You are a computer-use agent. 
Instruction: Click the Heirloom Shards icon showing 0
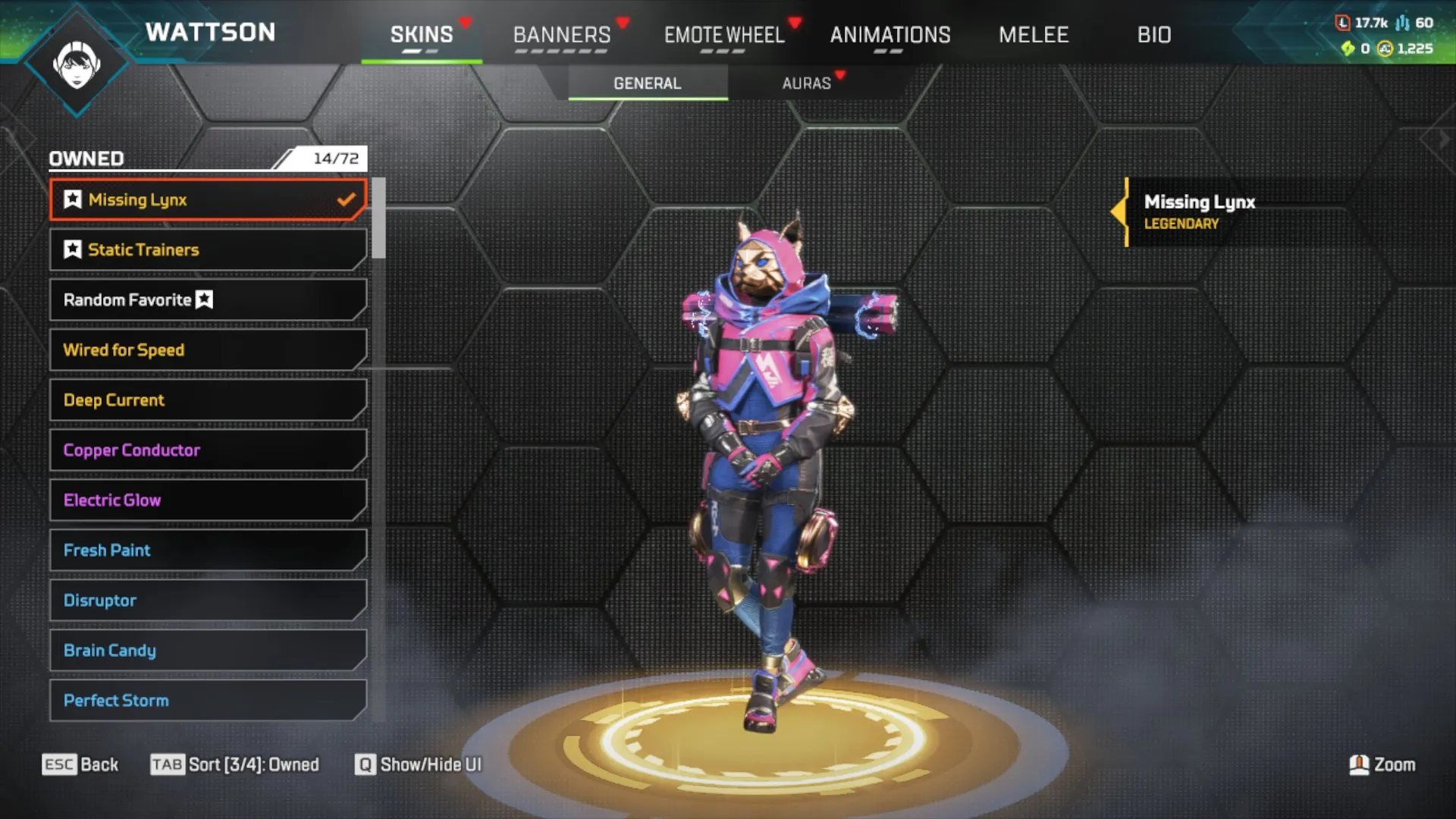(x=1348, y=48)
